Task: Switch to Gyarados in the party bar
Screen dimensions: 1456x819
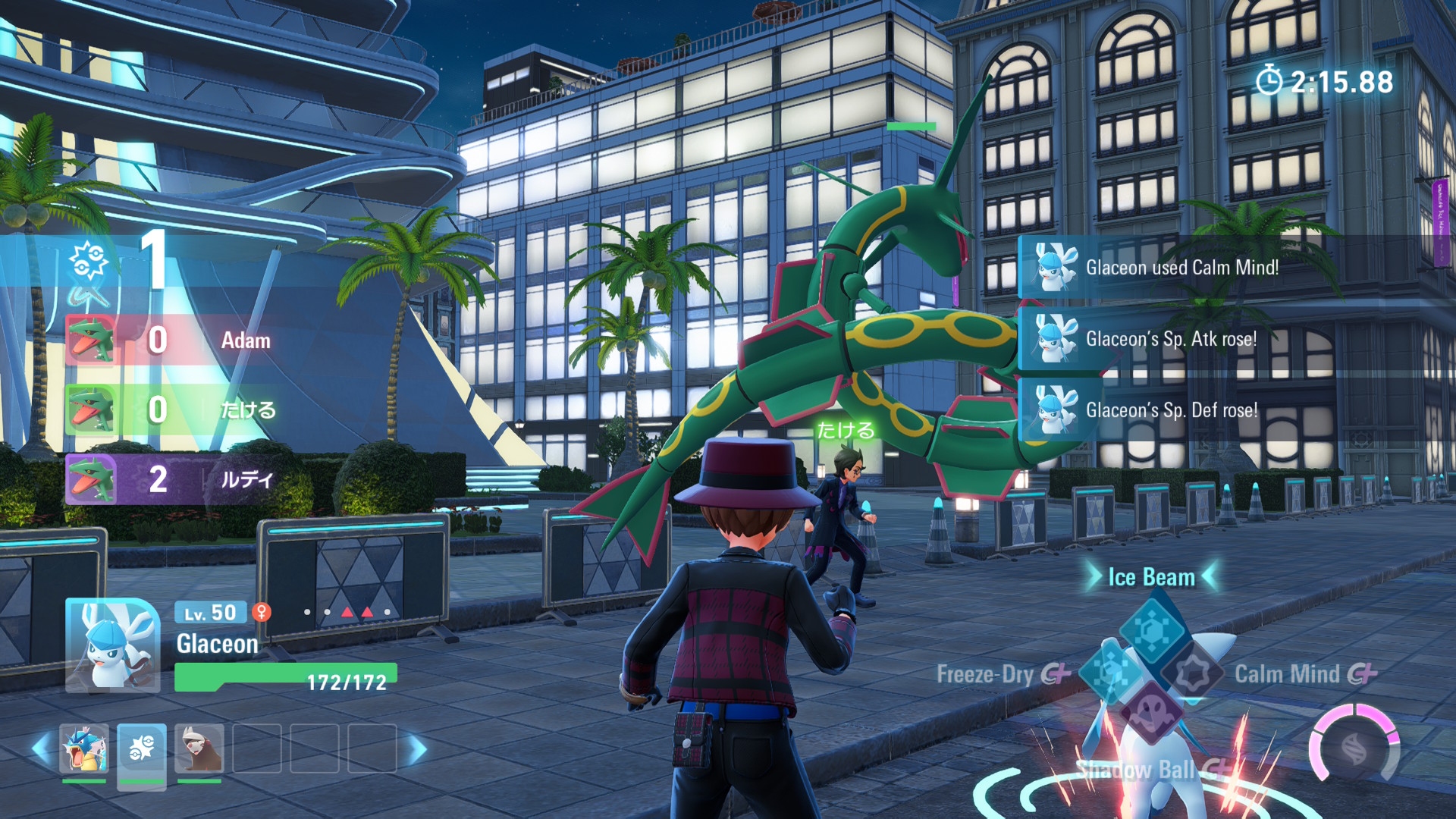Action: click(84, 748)
